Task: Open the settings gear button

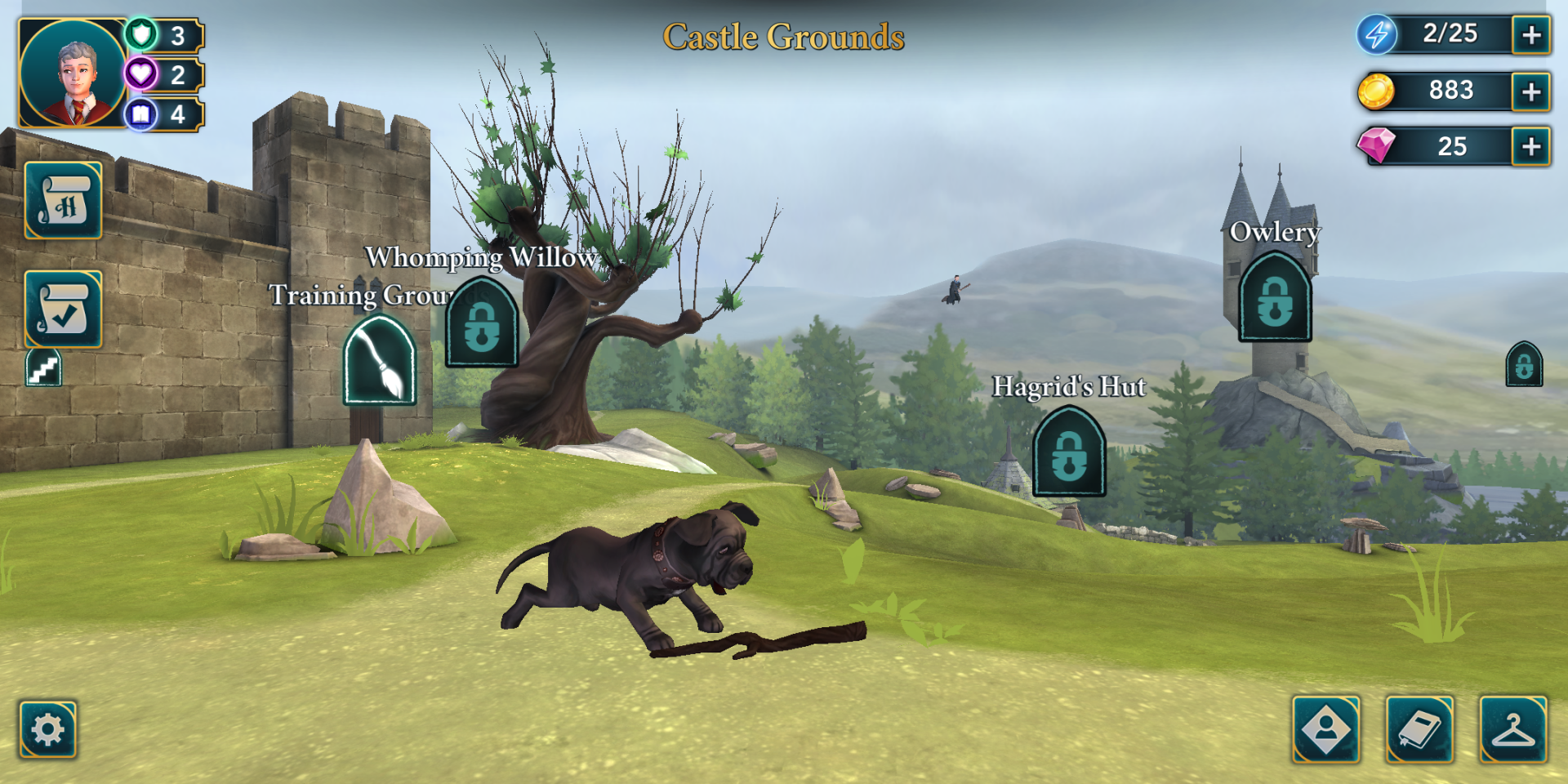Action: pyautogui.click(x=48, y=728)
